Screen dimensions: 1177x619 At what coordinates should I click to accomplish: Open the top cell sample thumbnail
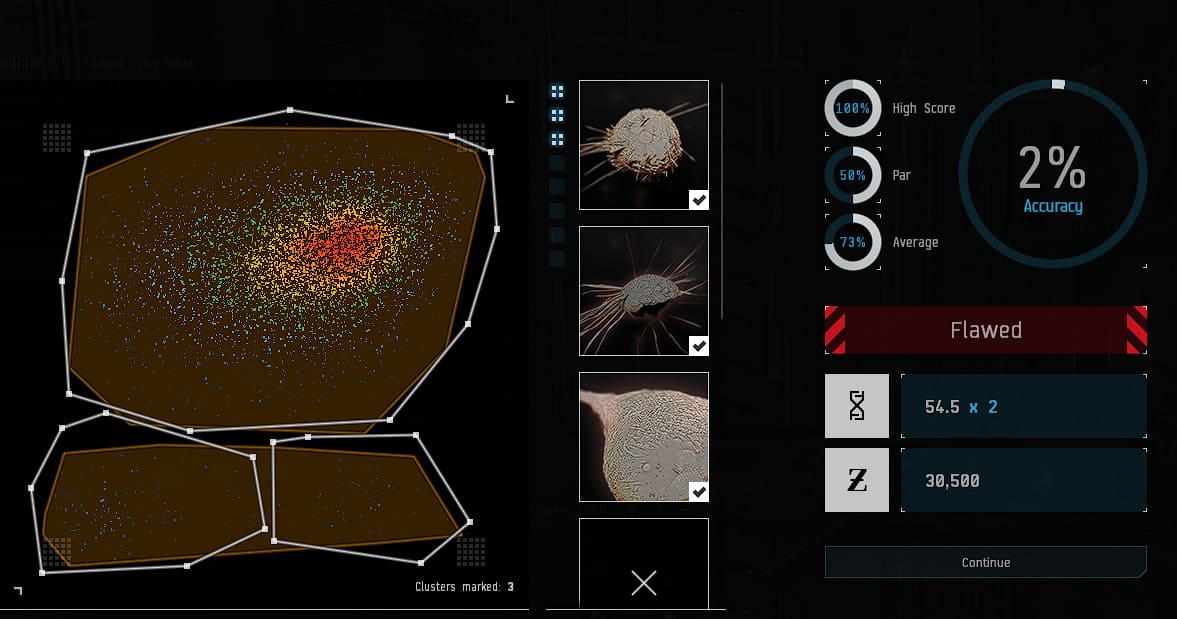pyautogui.click(x=643, y=145)
